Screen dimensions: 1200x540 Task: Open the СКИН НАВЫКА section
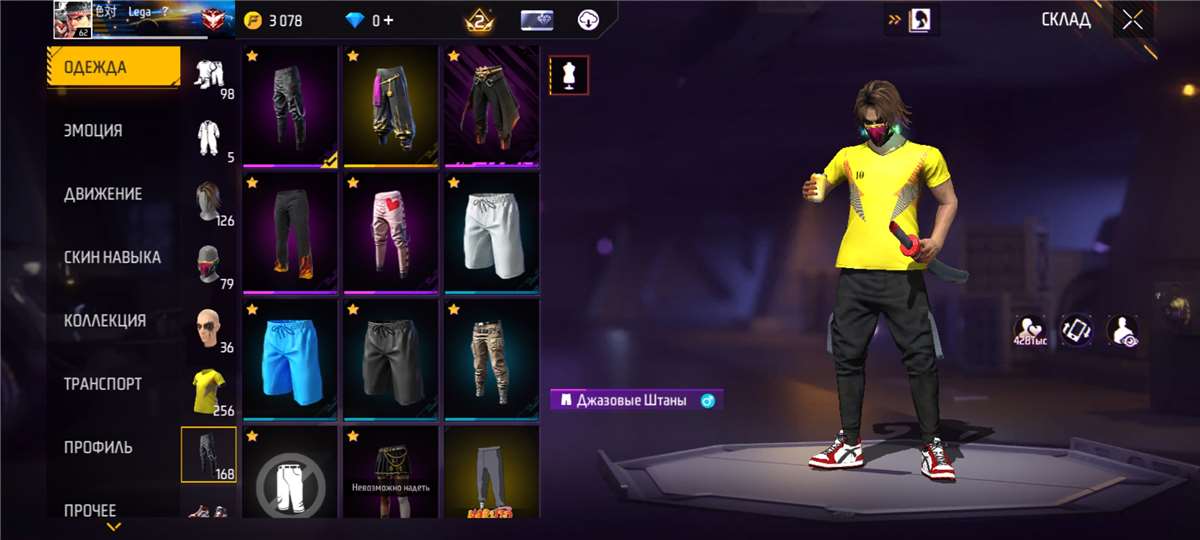click(112, 257)
